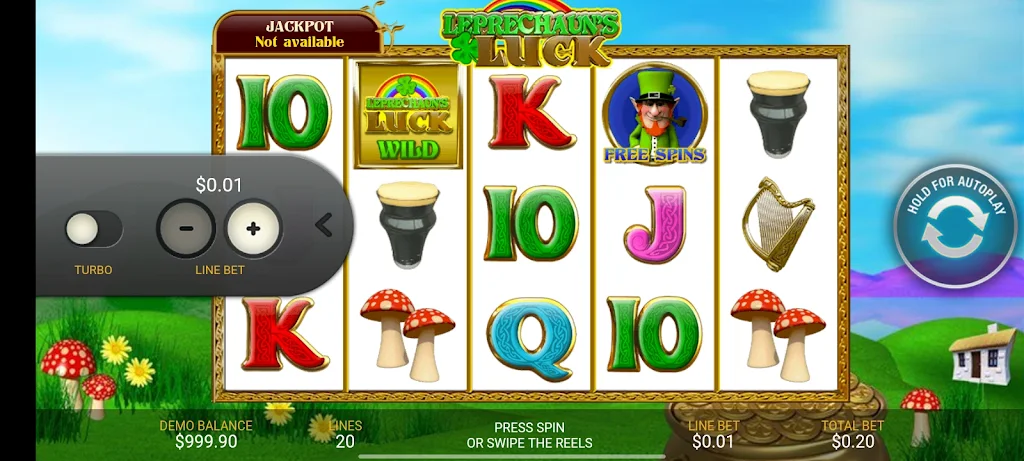Decrease line bet with the minus button

click(186, 228)
